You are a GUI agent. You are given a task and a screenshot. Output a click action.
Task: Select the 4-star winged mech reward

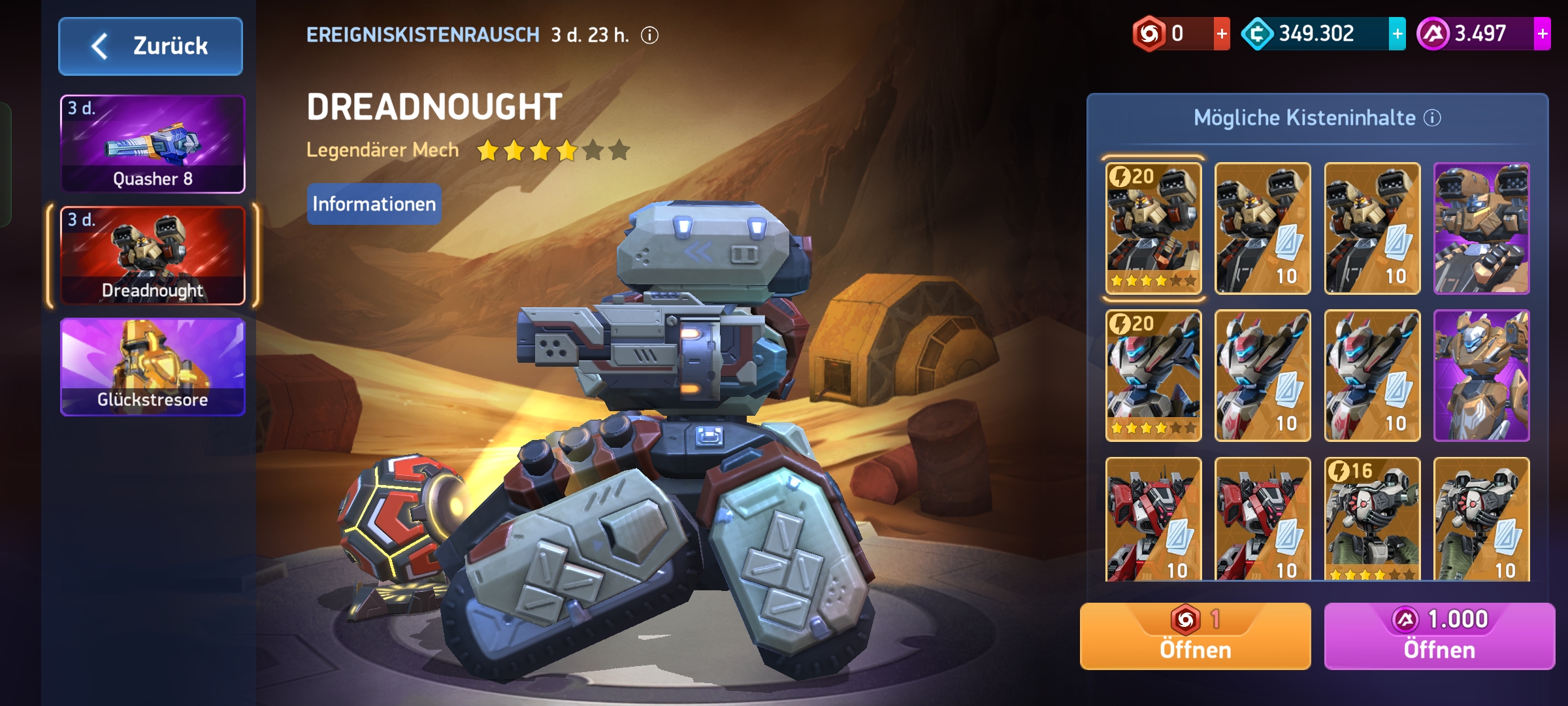click(1153, 375)
